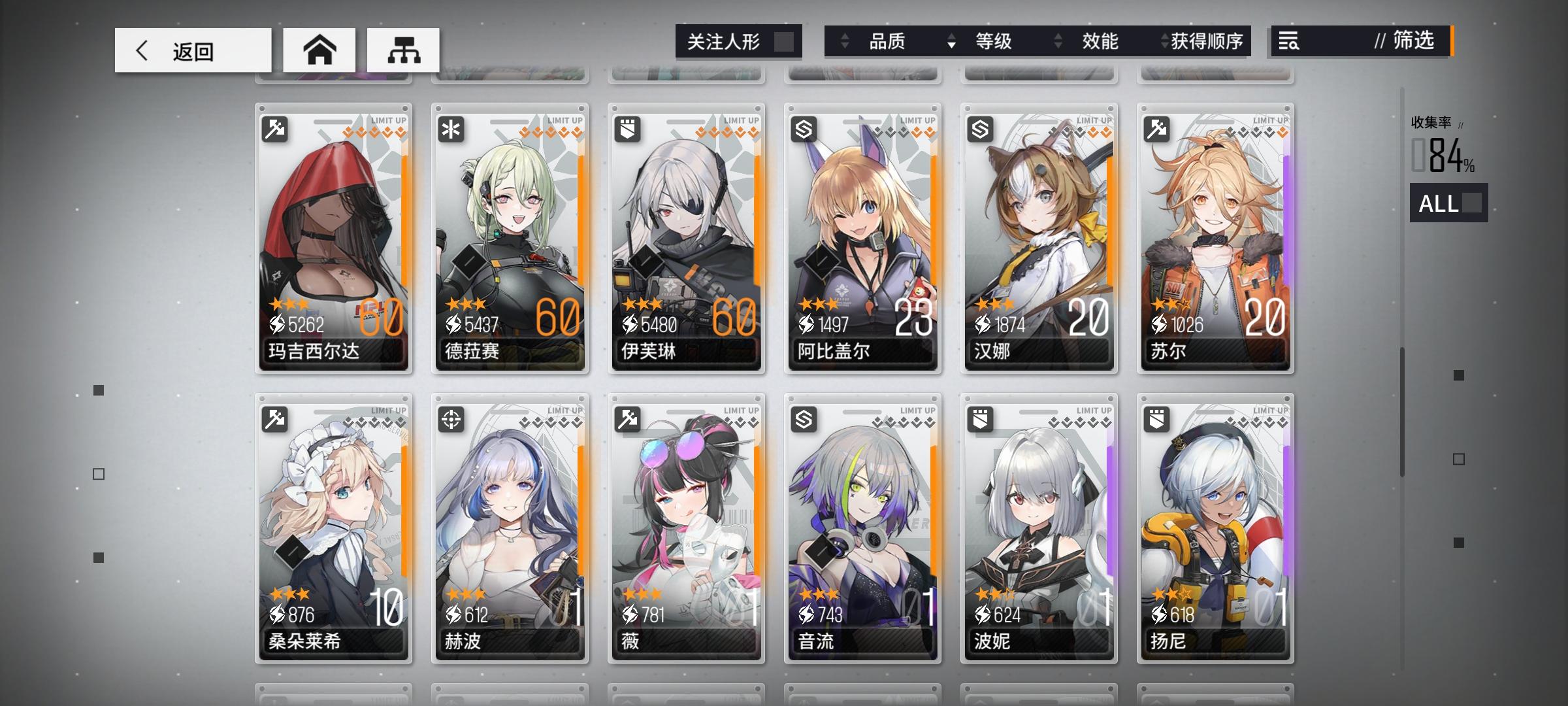Viewport: 1568px width, 706px height.
Task: Click the home icon in top bar
Action: pyautogui.click(x=320, y=50)
